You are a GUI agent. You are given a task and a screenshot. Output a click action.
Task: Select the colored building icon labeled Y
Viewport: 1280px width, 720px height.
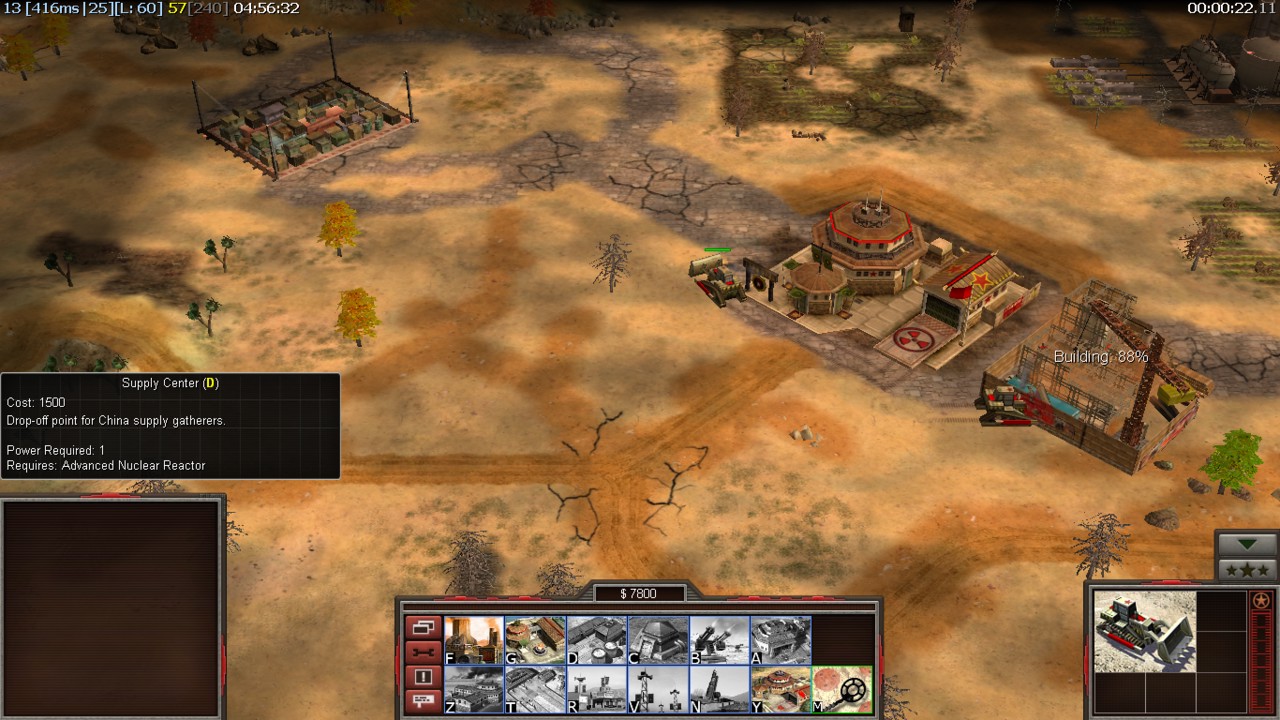[x=780, y=690]
